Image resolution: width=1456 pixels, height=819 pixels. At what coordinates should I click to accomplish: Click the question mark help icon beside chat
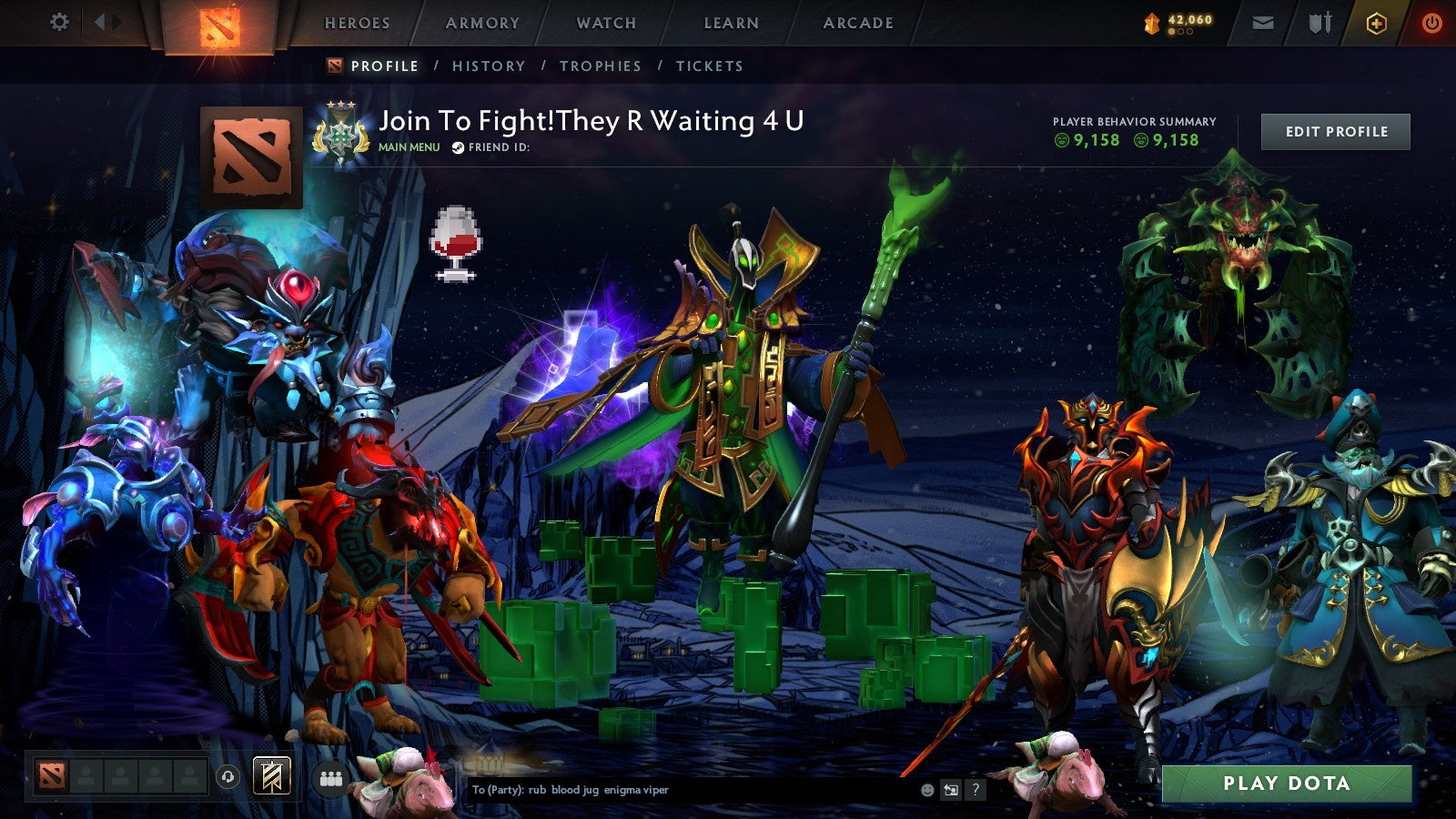[x=975, y=790]
